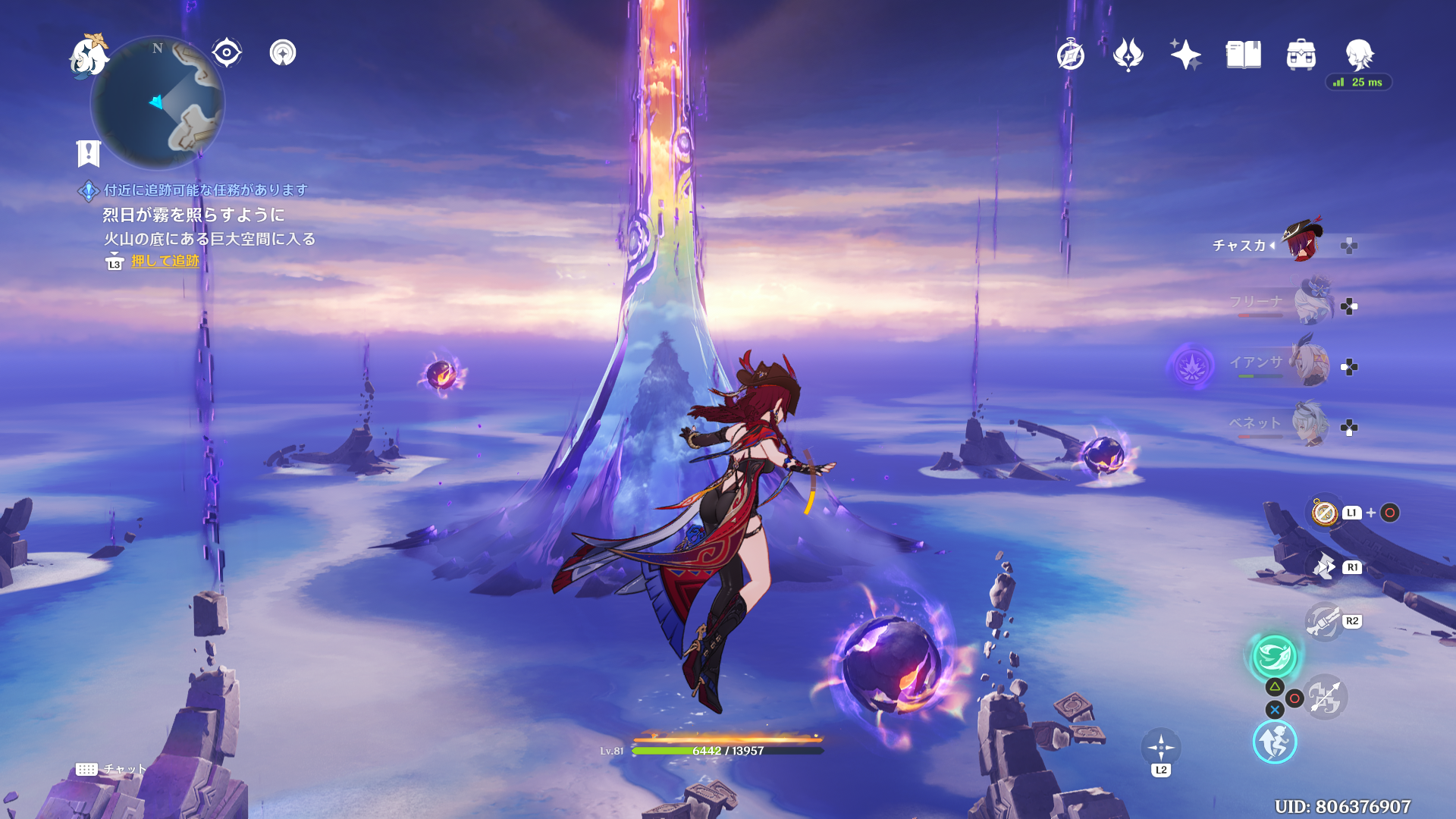Open the Paimon menu icon
The height and width of the screenshot is (819, 1456).
(89, 56)
